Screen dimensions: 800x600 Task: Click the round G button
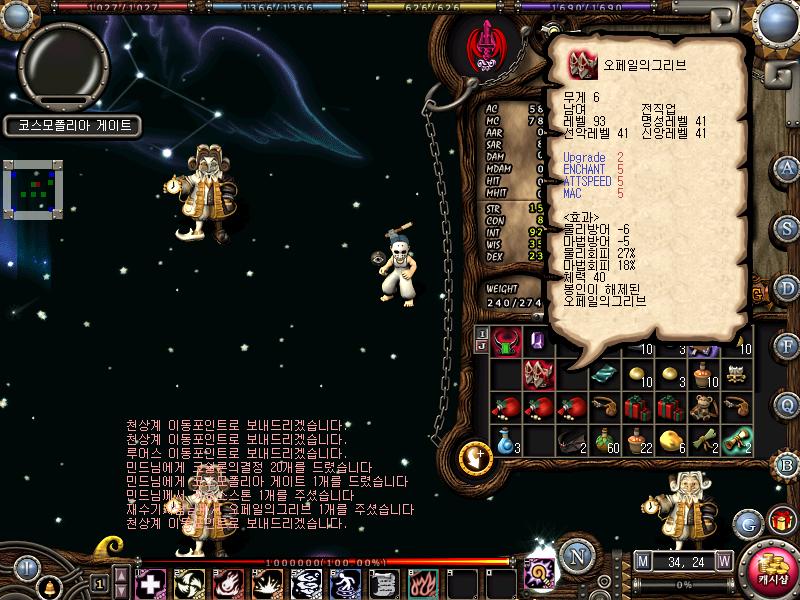pos(746,523)
